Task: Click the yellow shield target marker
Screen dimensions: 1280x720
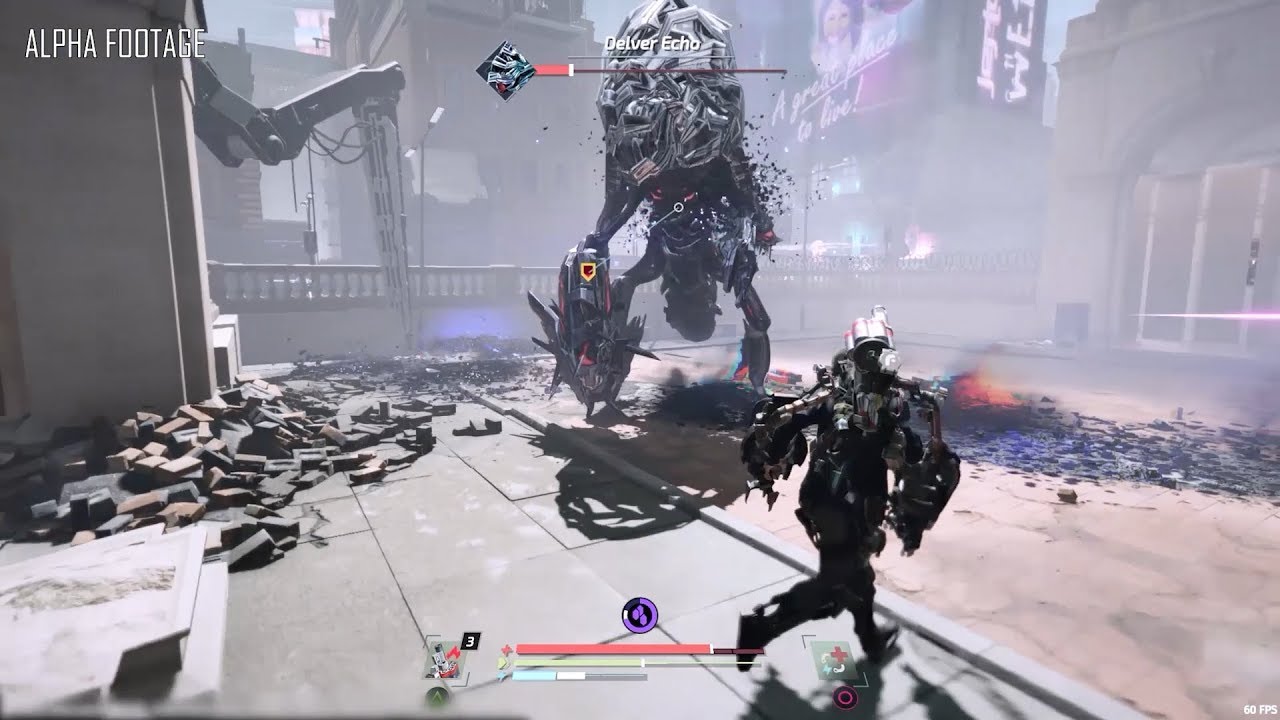Action: coord(587,271)
